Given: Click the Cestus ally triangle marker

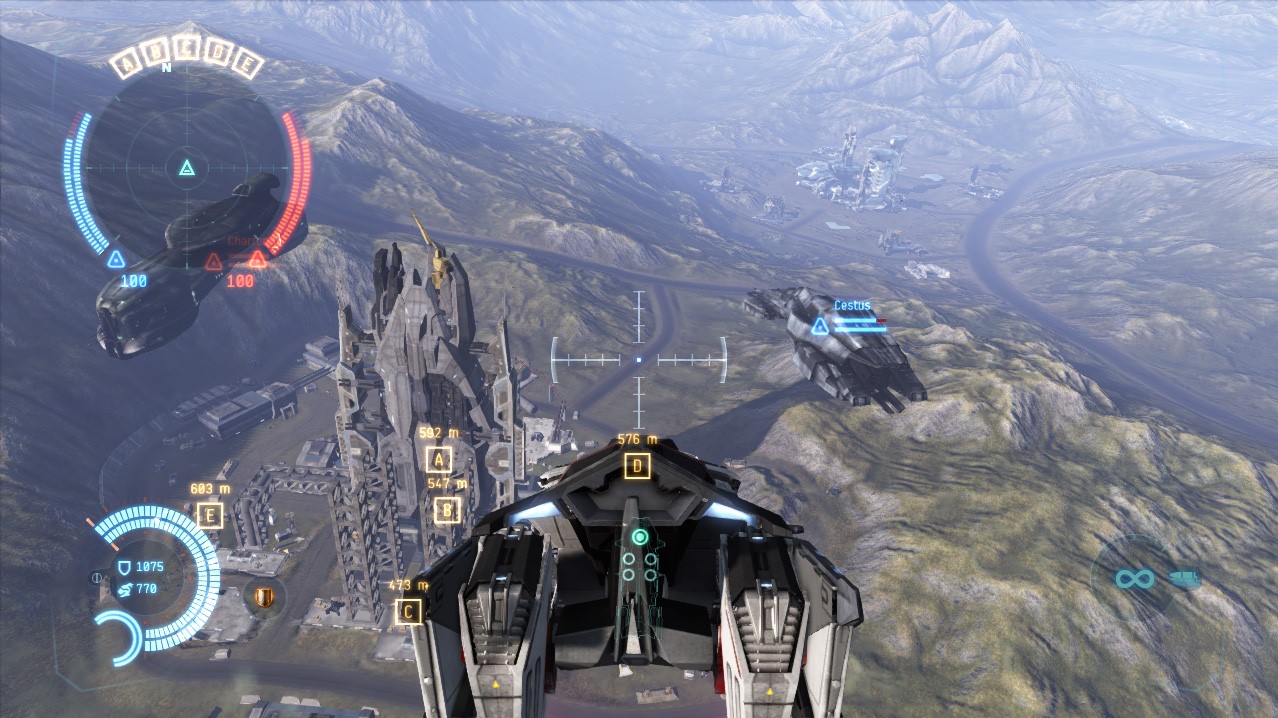Looking at the screenshot, I should 820,326.
